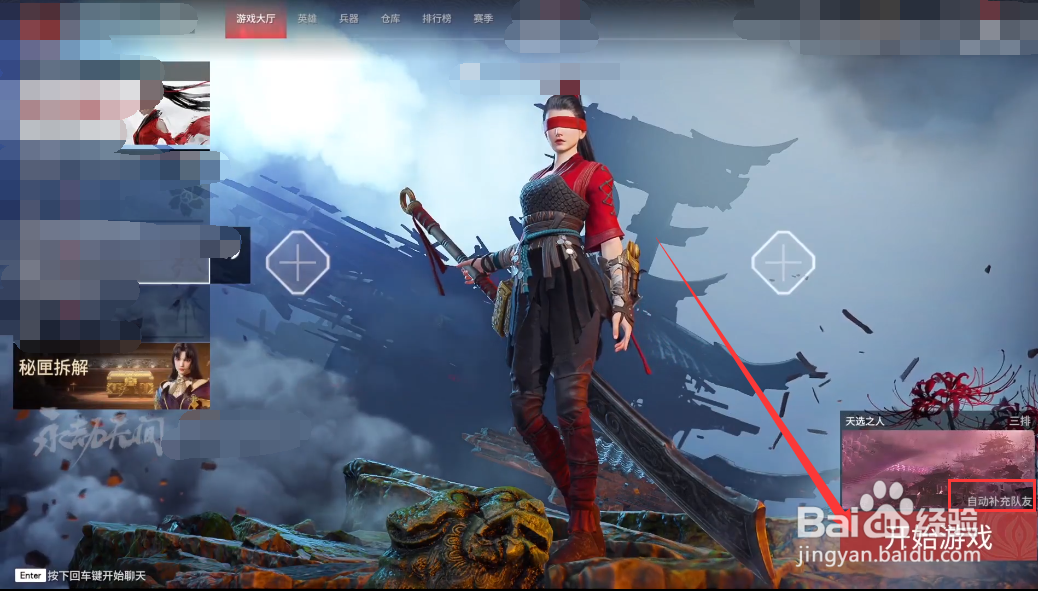Switch to the 游戏大厅 lobby tab
The width and height of the screenshot is (1038, 591).
256,19
